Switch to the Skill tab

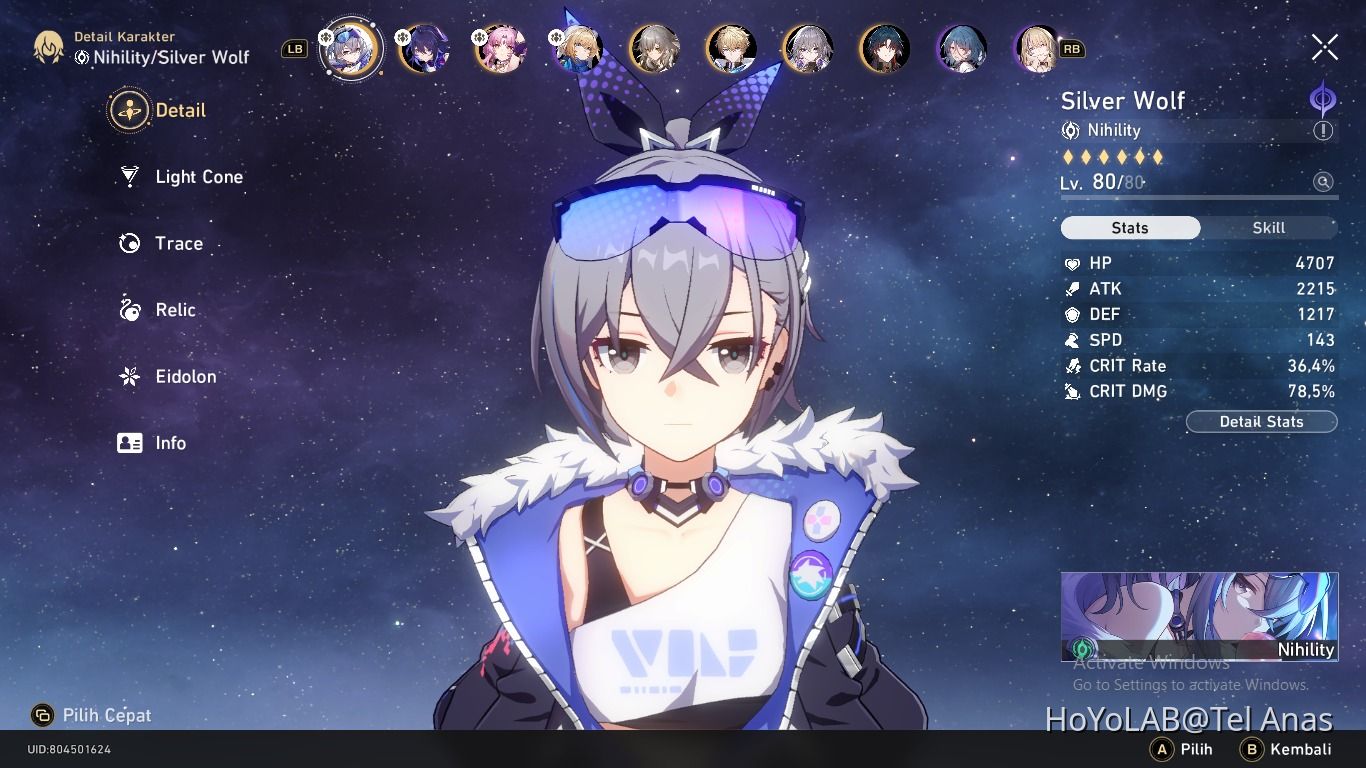(1267, 227)
